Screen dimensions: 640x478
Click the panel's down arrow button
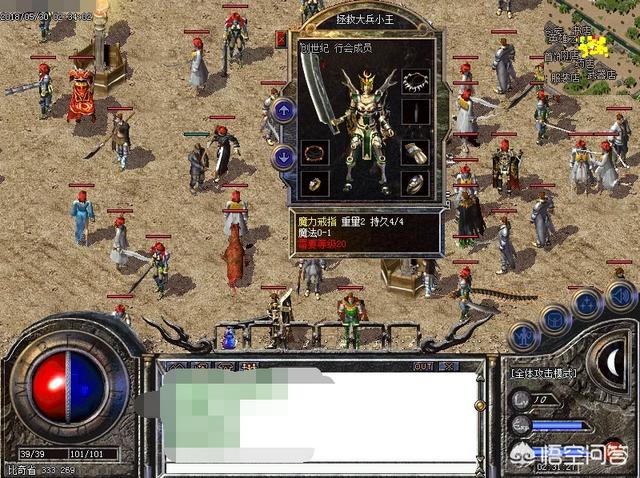(284, 156)
